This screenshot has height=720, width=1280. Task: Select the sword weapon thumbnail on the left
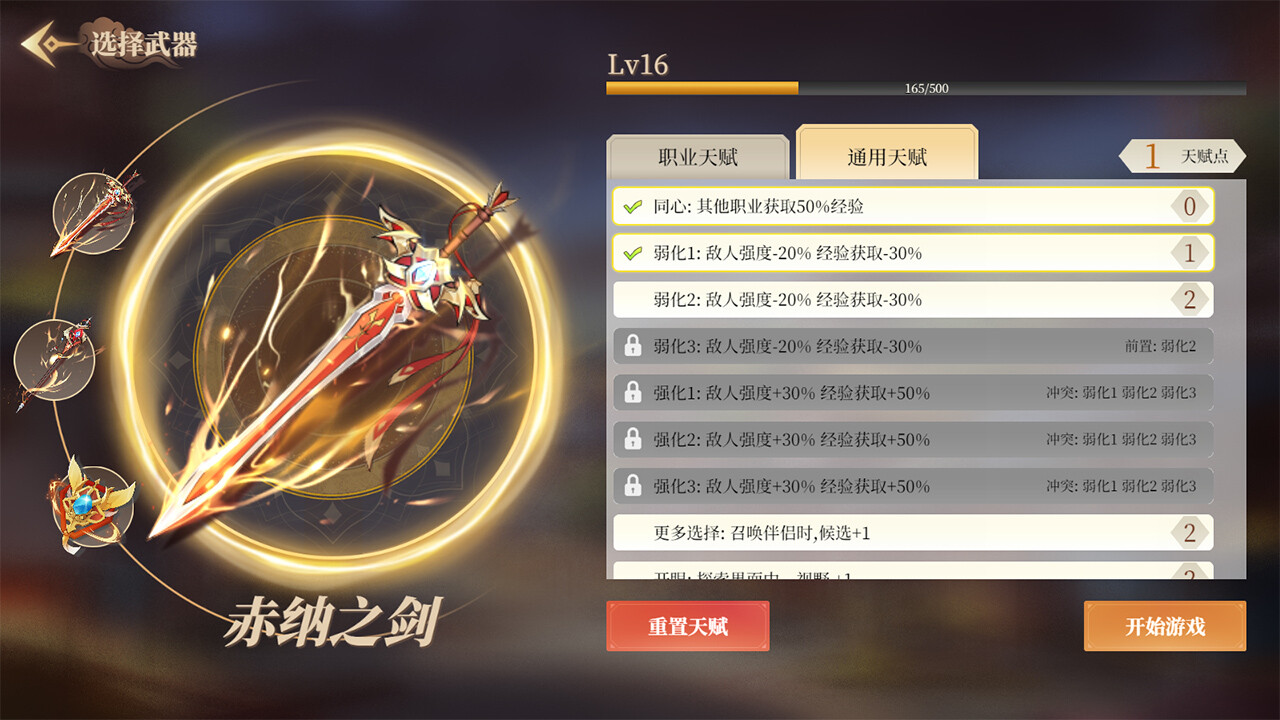coord(95,215)
